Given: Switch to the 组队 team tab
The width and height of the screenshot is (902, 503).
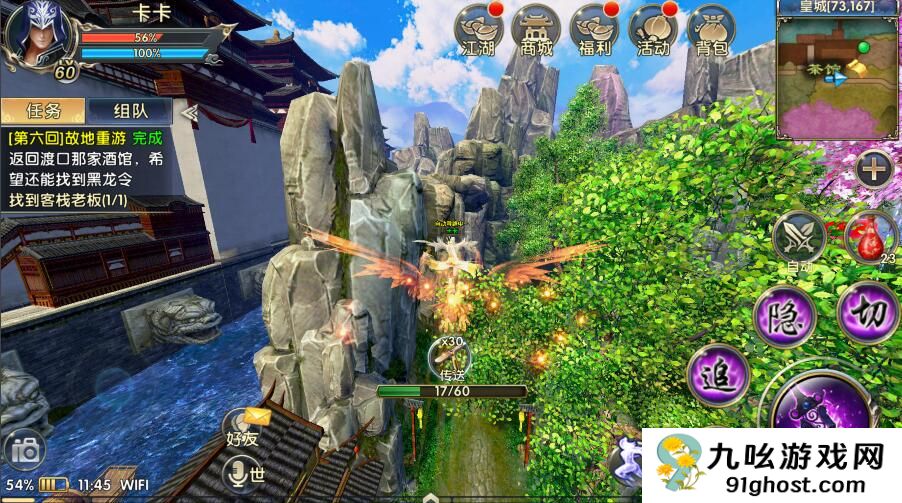Looking at the screenshot, I should point(129,111).
